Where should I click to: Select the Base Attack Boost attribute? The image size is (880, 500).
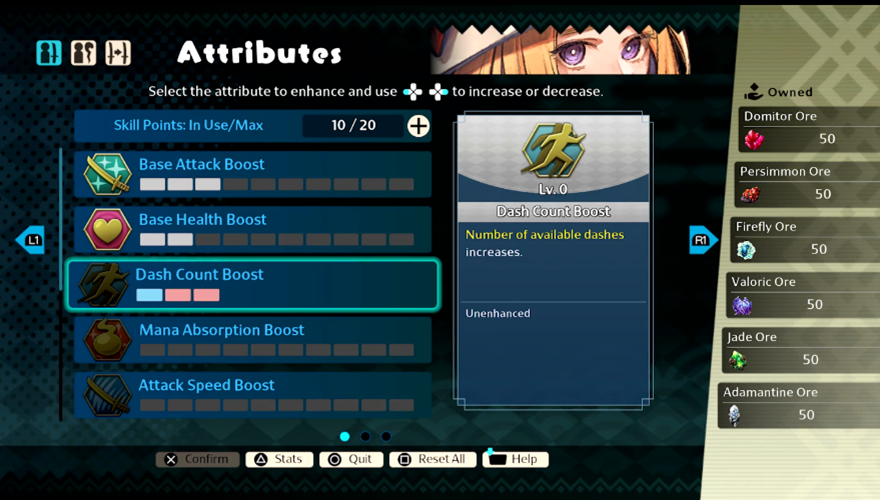point(255,173)
